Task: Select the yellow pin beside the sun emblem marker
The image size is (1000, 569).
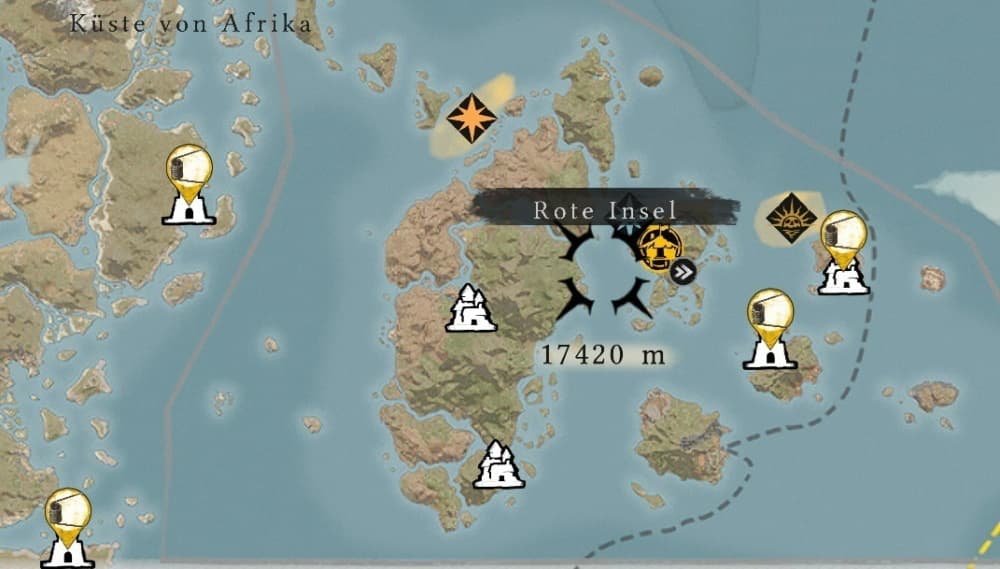Action: click(843, 238)
